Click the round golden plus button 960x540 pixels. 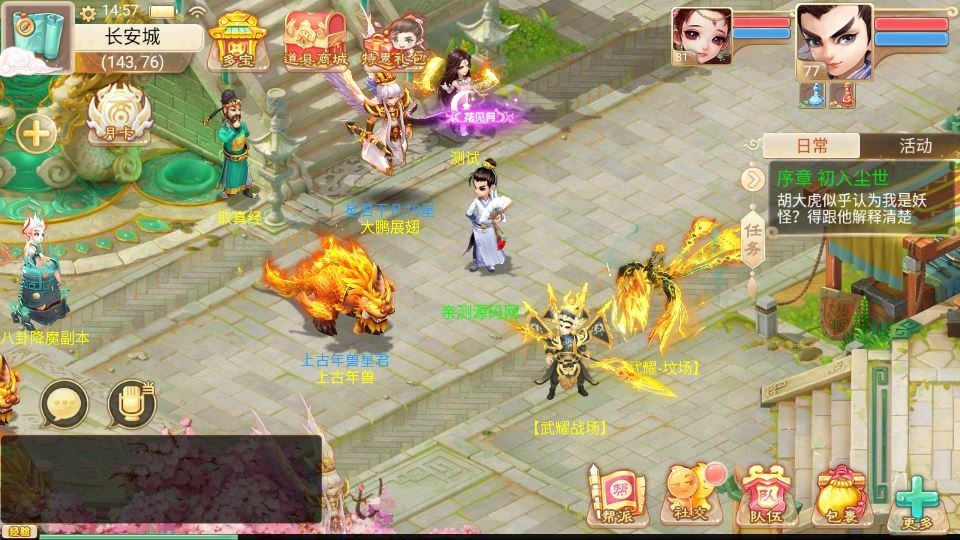tap(35, 134)
